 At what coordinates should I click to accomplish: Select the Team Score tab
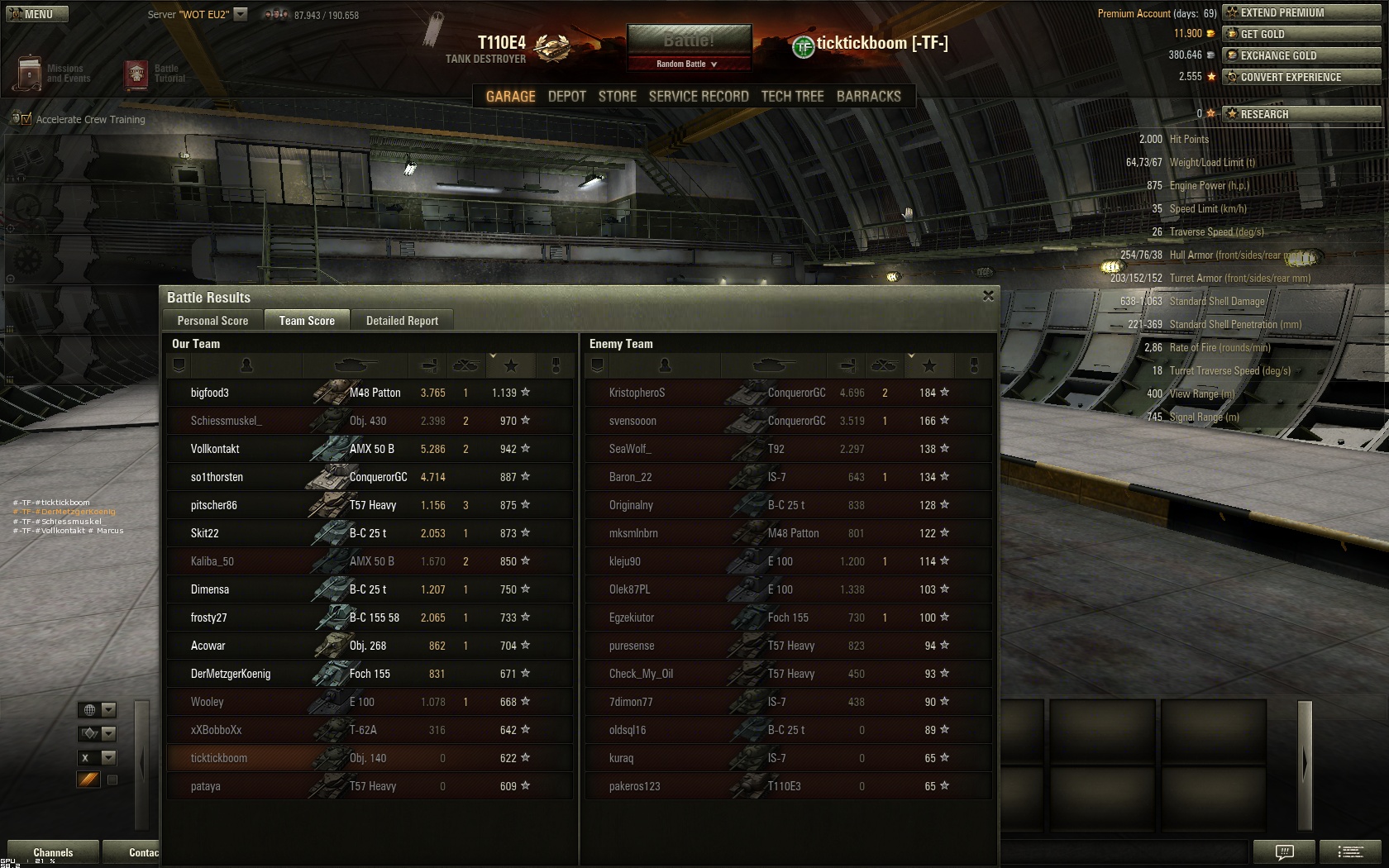click(x=307, y=321)
